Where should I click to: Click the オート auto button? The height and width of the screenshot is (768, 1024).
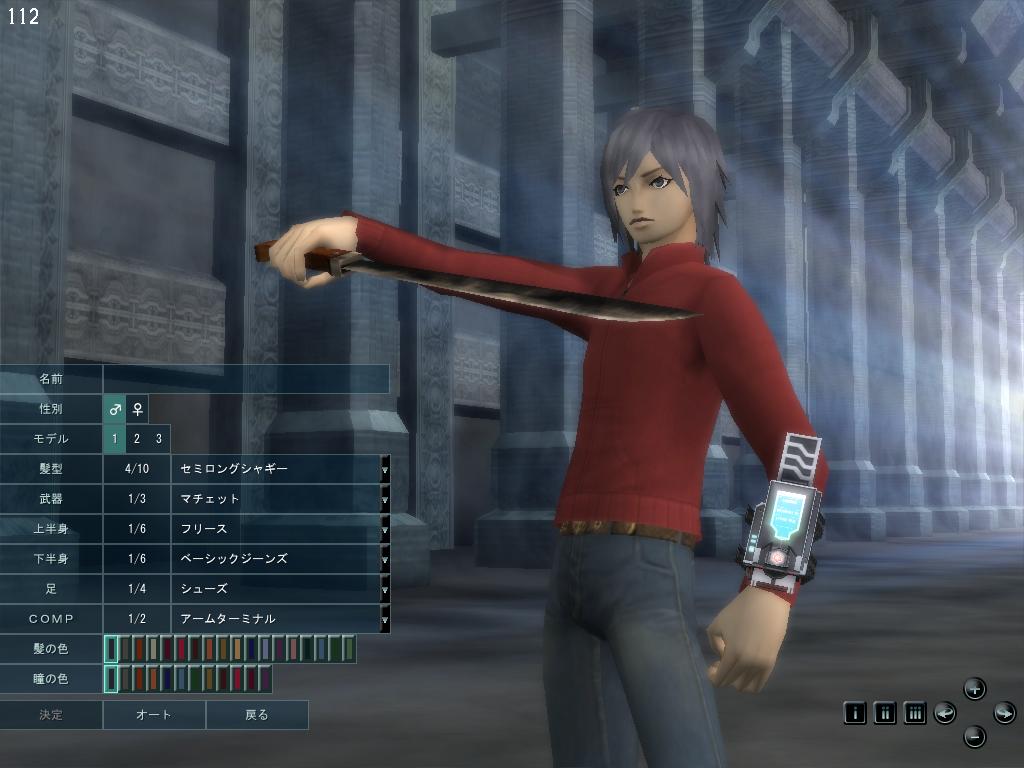[x=154, y=715]
